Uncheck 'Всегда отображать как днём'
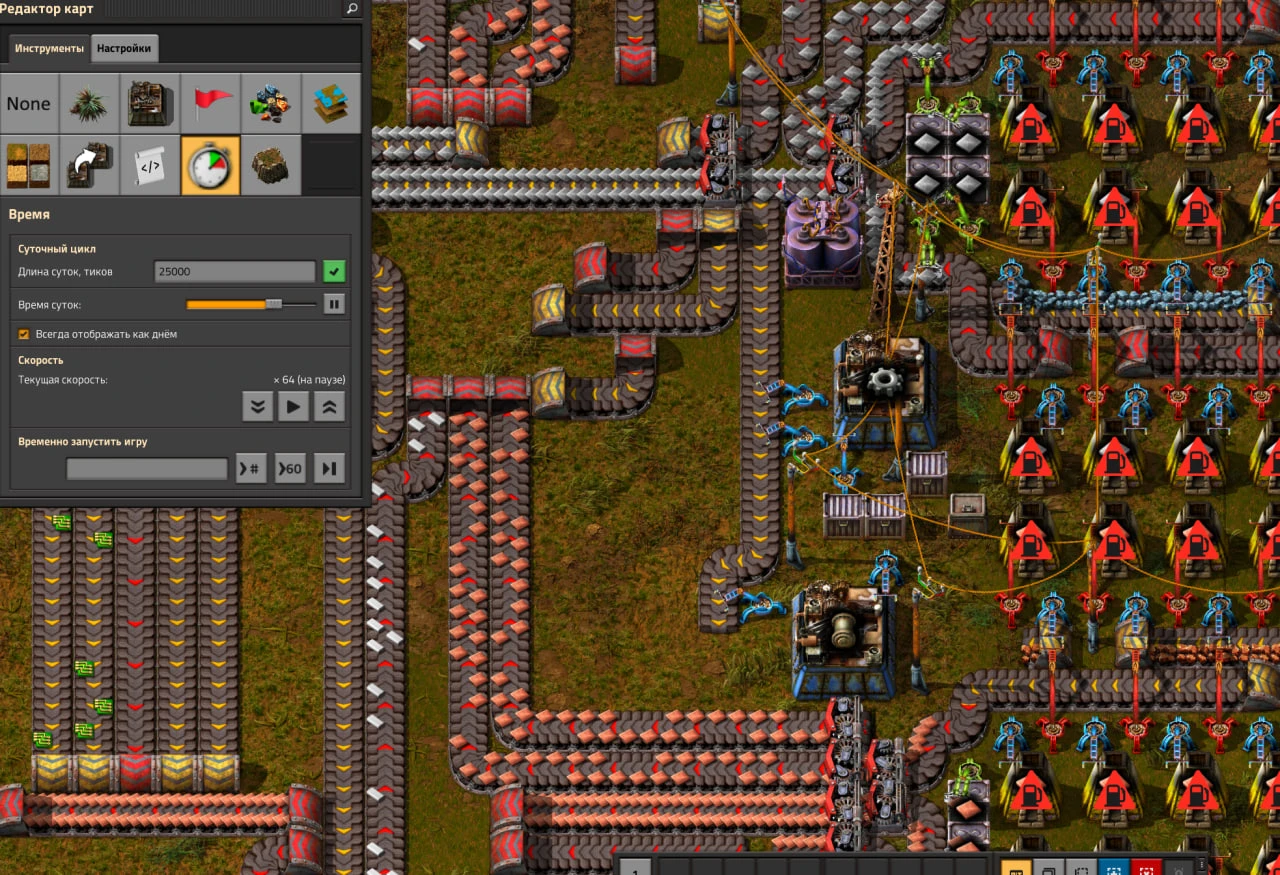This screenshot has height=875, width=1280. coord(22,334)
